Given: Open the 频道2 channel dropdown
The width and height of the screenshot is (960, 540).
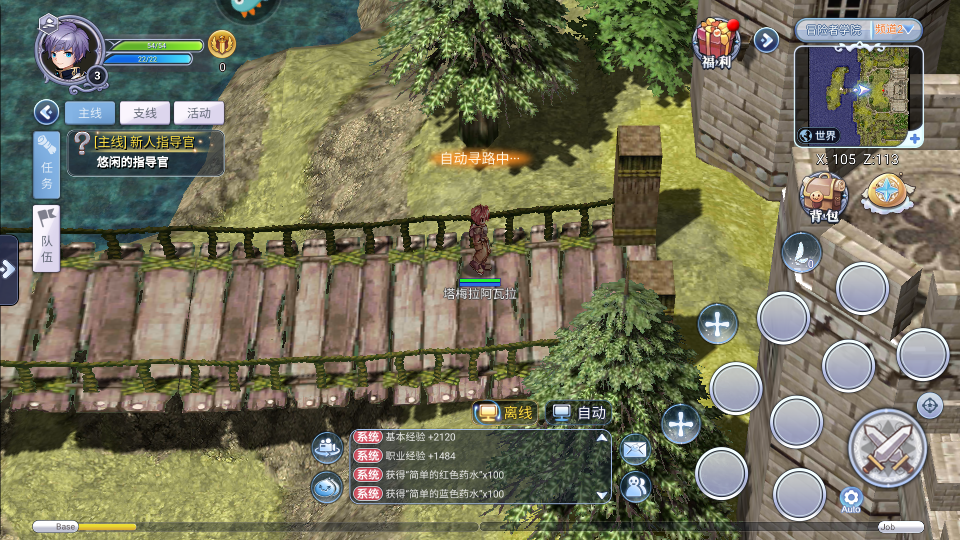Looking at the screenshot, I should (x=895, y=30).
